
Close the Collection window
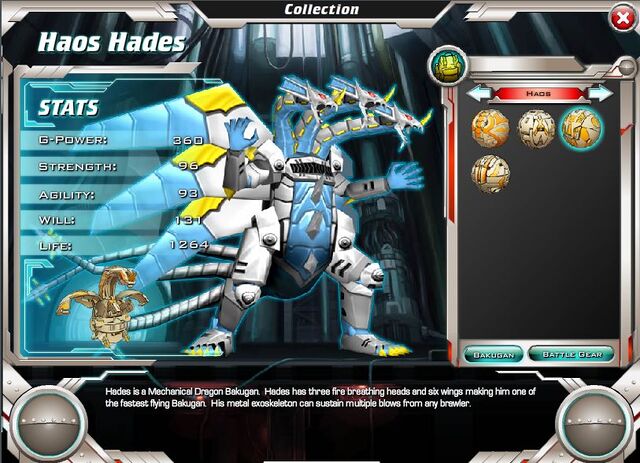[620, 17]
